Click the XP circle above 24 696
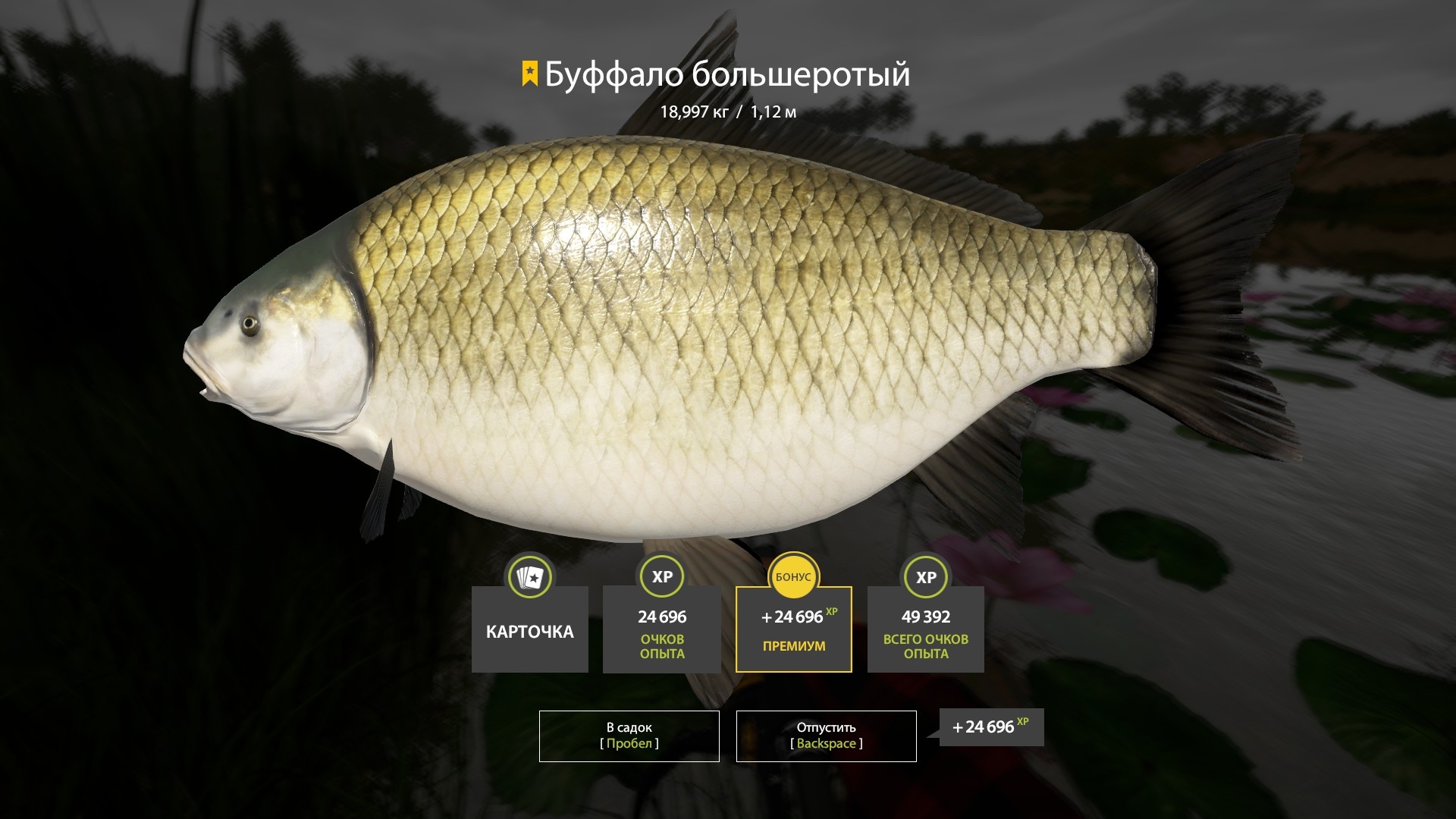 [x=661, y=577]
